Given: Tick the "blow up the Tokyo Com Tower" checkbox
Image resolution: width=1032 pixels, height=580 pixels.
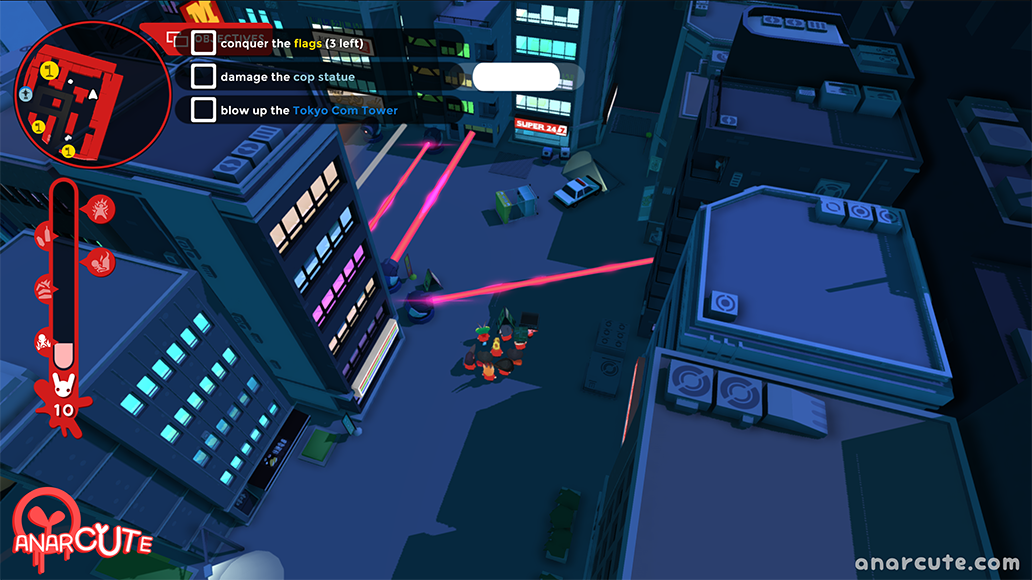Looking at the screenshot, I should click(x=203, y=110).
